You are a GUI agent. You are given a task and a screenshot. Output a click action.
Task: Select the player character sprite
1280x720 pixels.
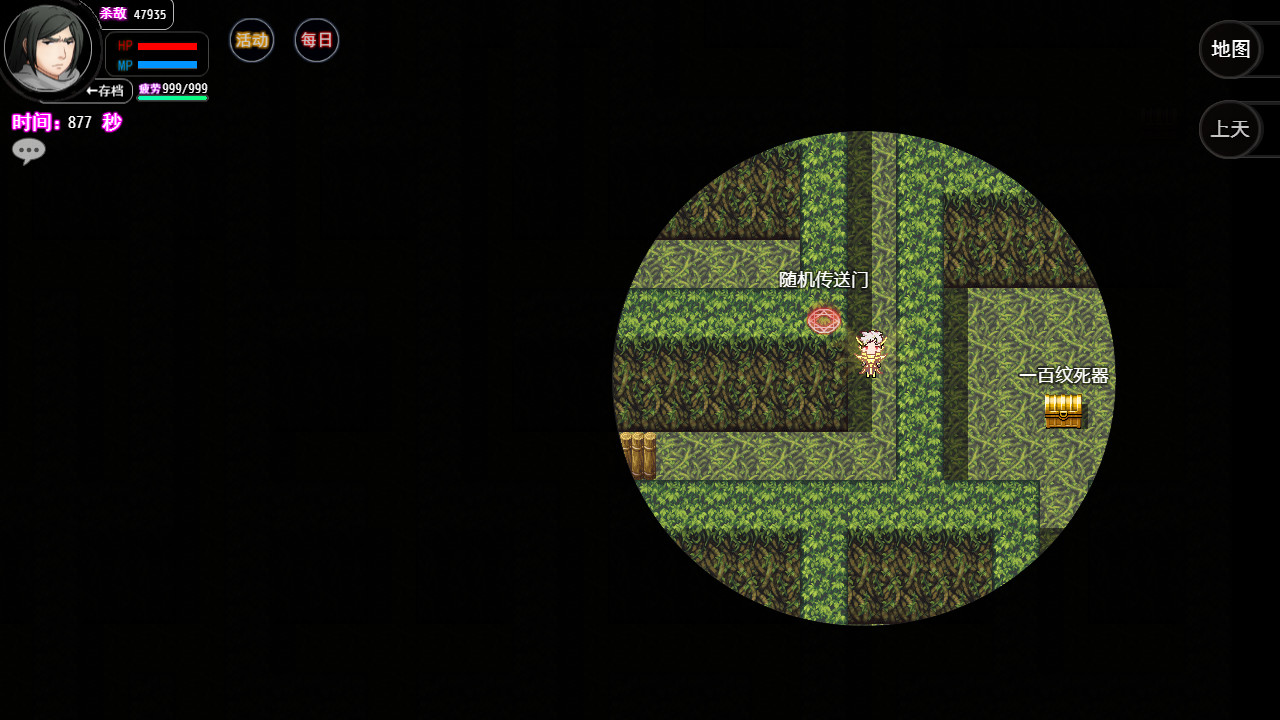click(x=871, y=352)
